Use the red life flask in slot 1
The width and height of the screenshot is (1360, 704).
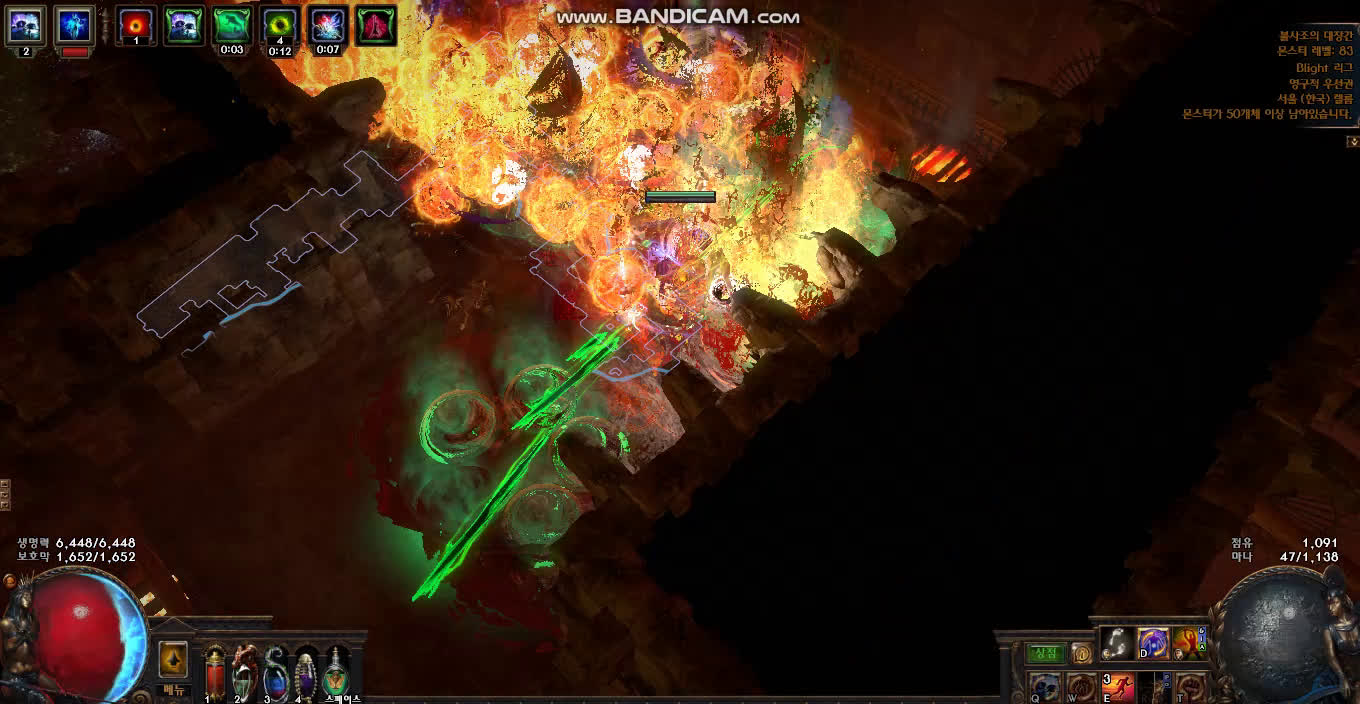[215, 672]
